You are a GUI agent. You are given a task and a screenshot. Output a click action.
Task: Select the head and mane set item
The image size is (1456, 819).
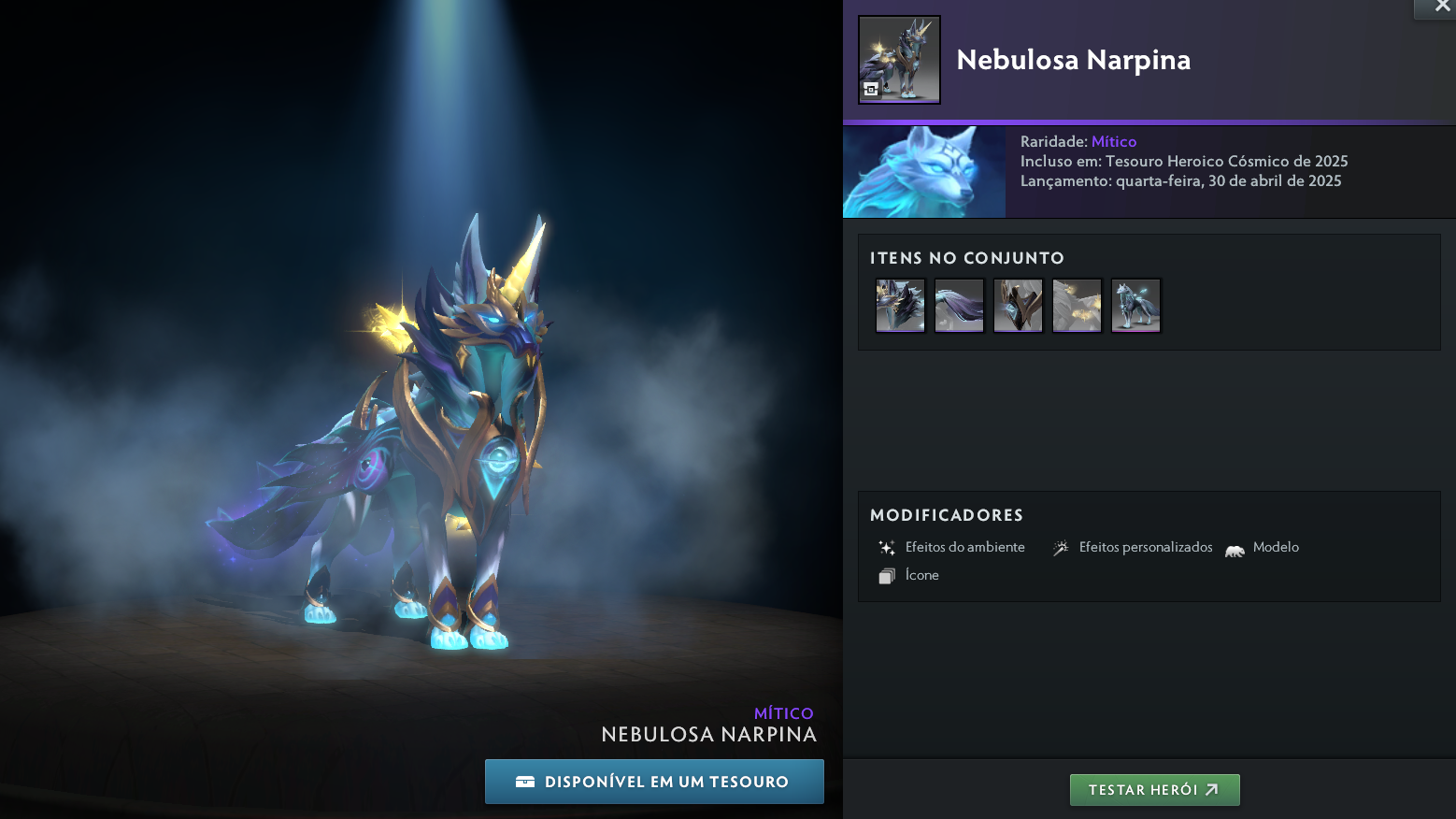tap(900, 305)
